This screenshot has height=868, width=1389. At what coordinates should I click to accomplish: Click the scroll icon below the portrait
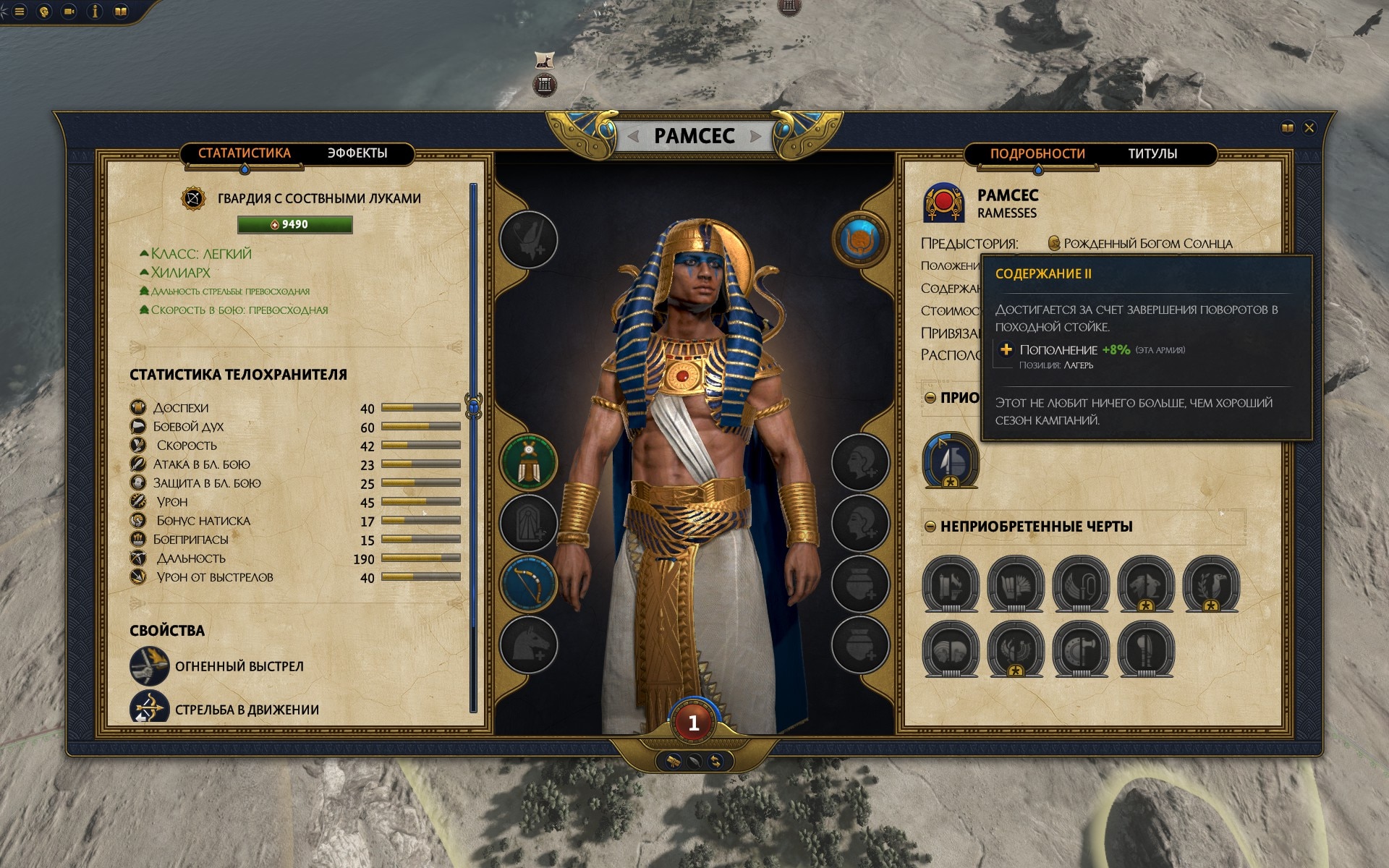(673, 761)
